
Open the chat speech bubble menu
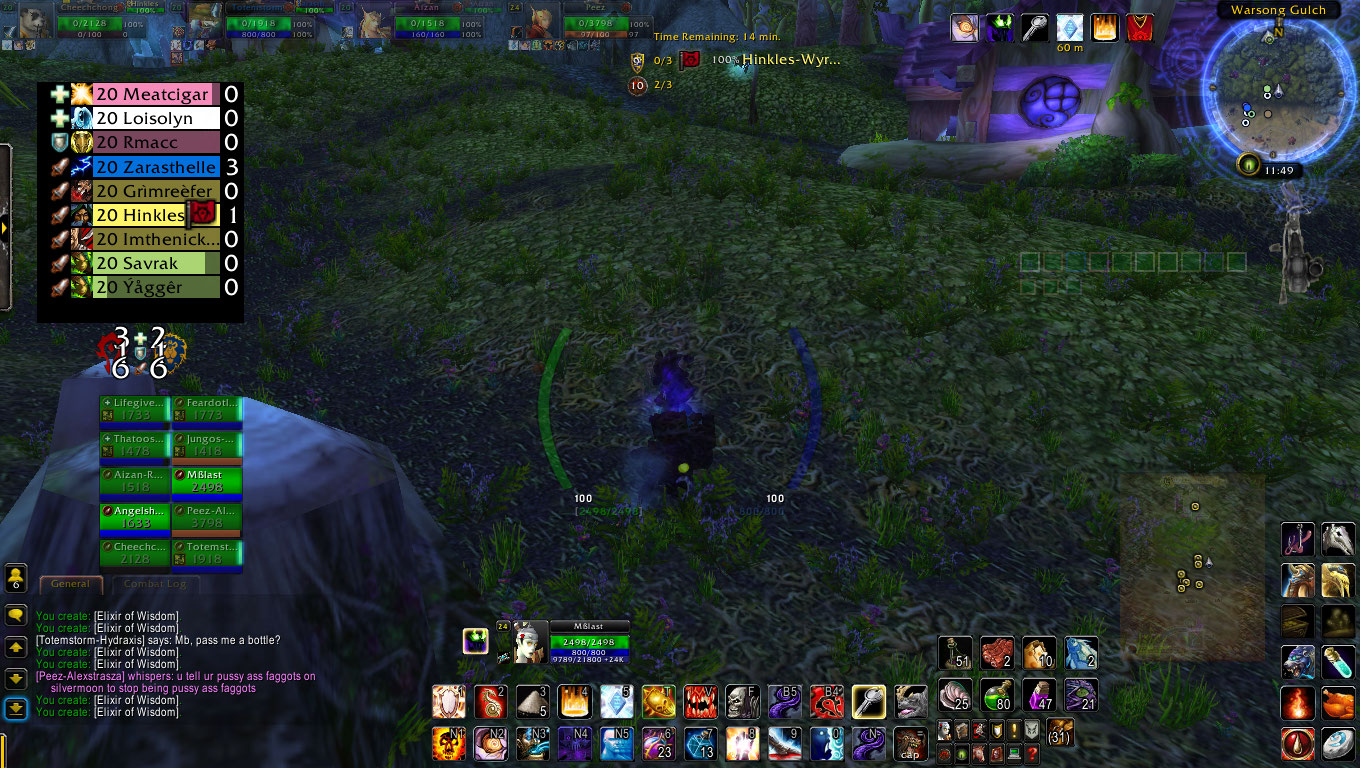pos(15,615)
